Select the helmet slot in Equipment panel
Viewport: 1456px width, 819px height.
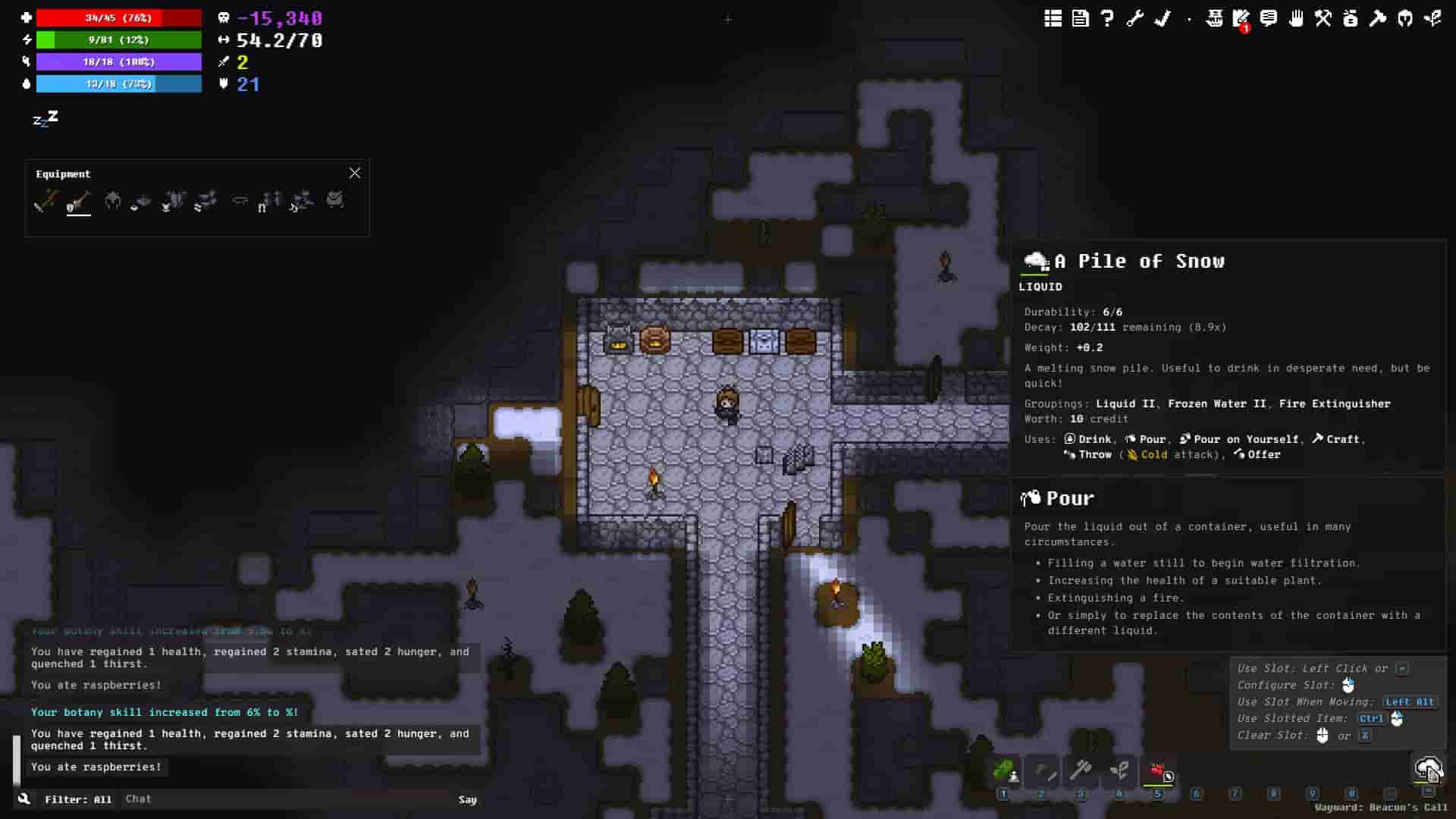(x=112, y=201)
